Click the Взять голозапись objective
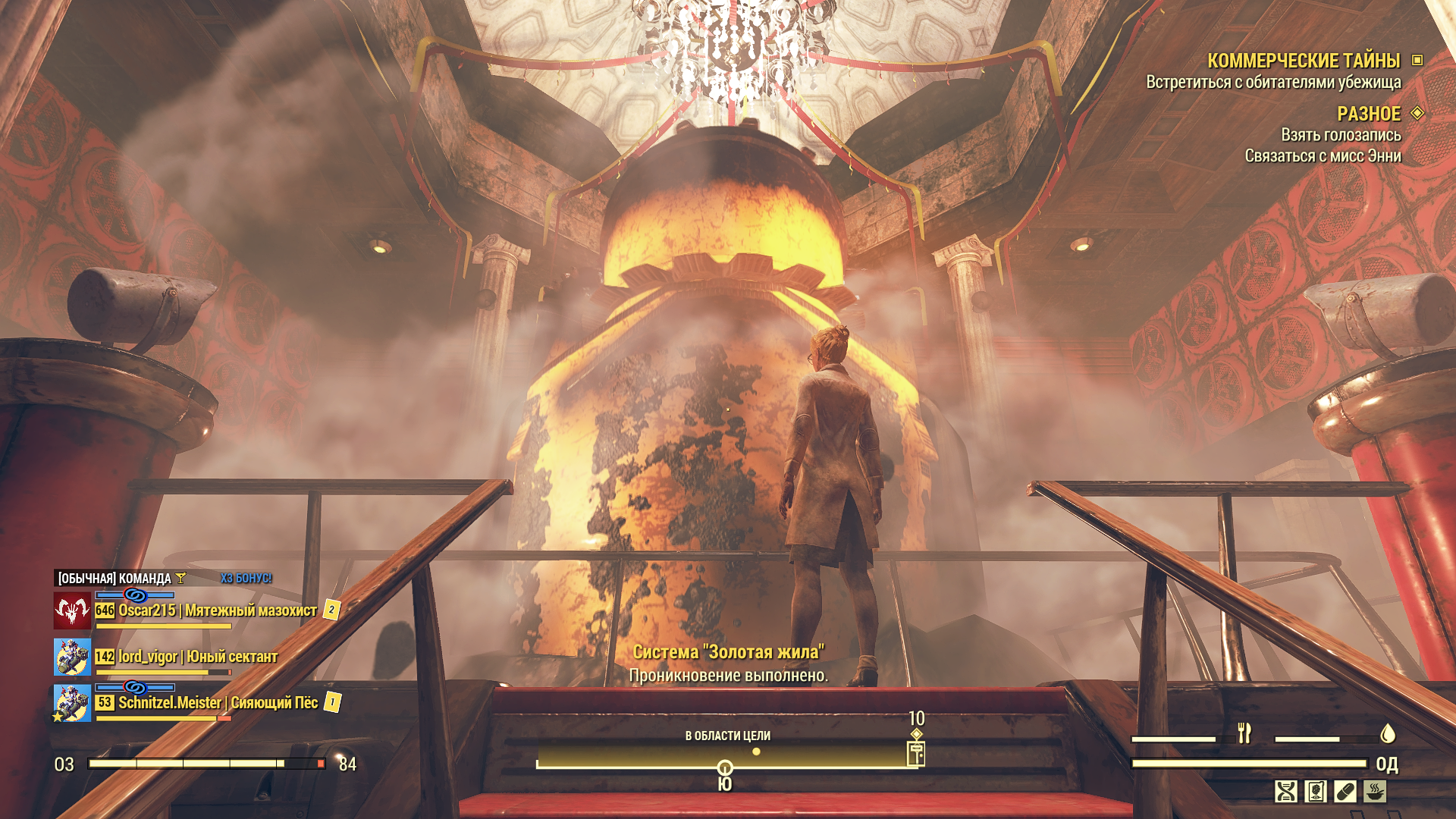The height and width of the screenshot is (819, 1456). click(x=1341, y=135)
